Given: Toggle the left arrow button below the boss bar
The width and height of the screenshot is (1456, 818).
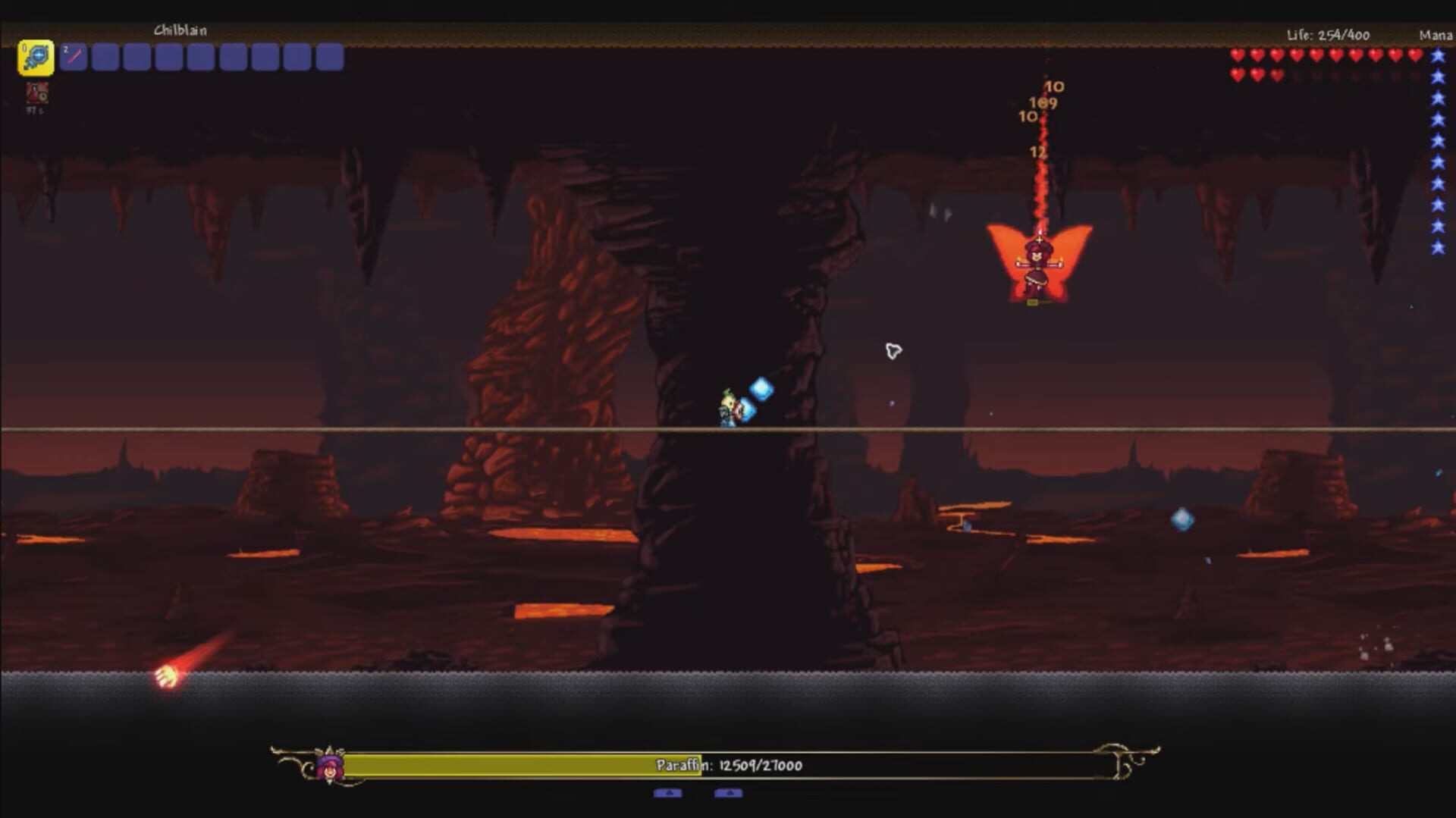Looking at the screenshot, I should [x=667, y=793].
